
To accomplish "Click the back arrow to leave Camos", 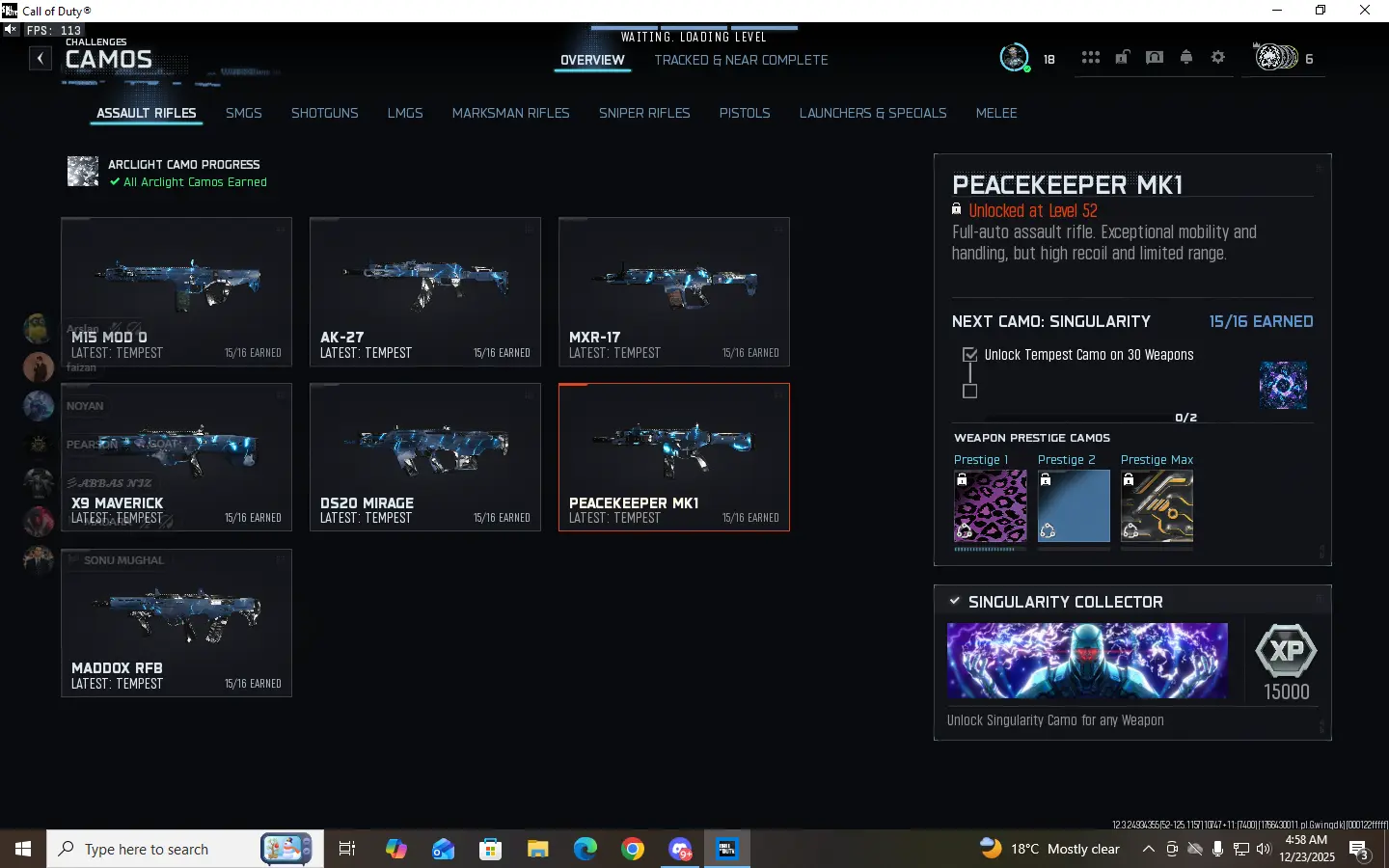I will [41, 58].
